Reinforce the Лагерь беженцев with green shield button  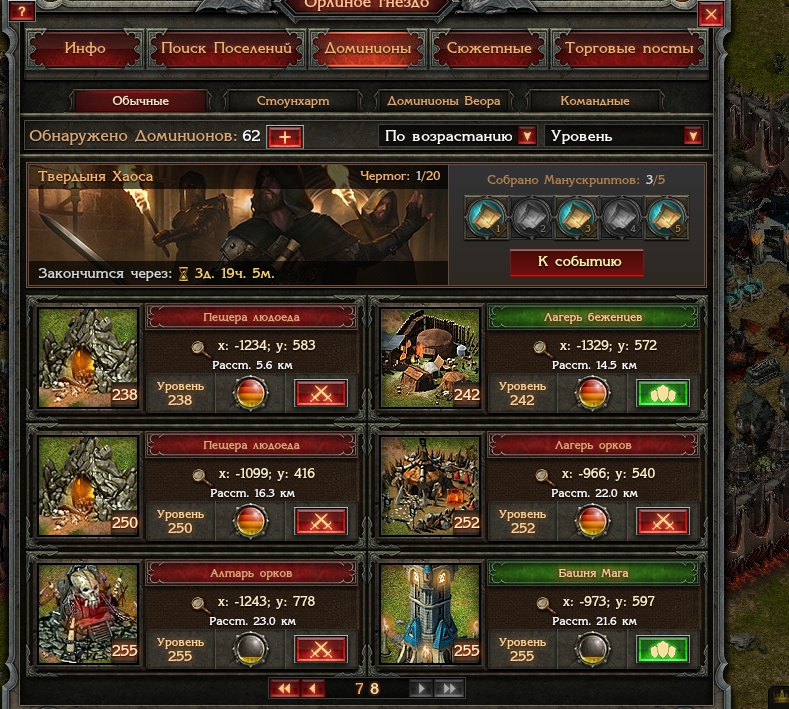click(x=663, y=393)
